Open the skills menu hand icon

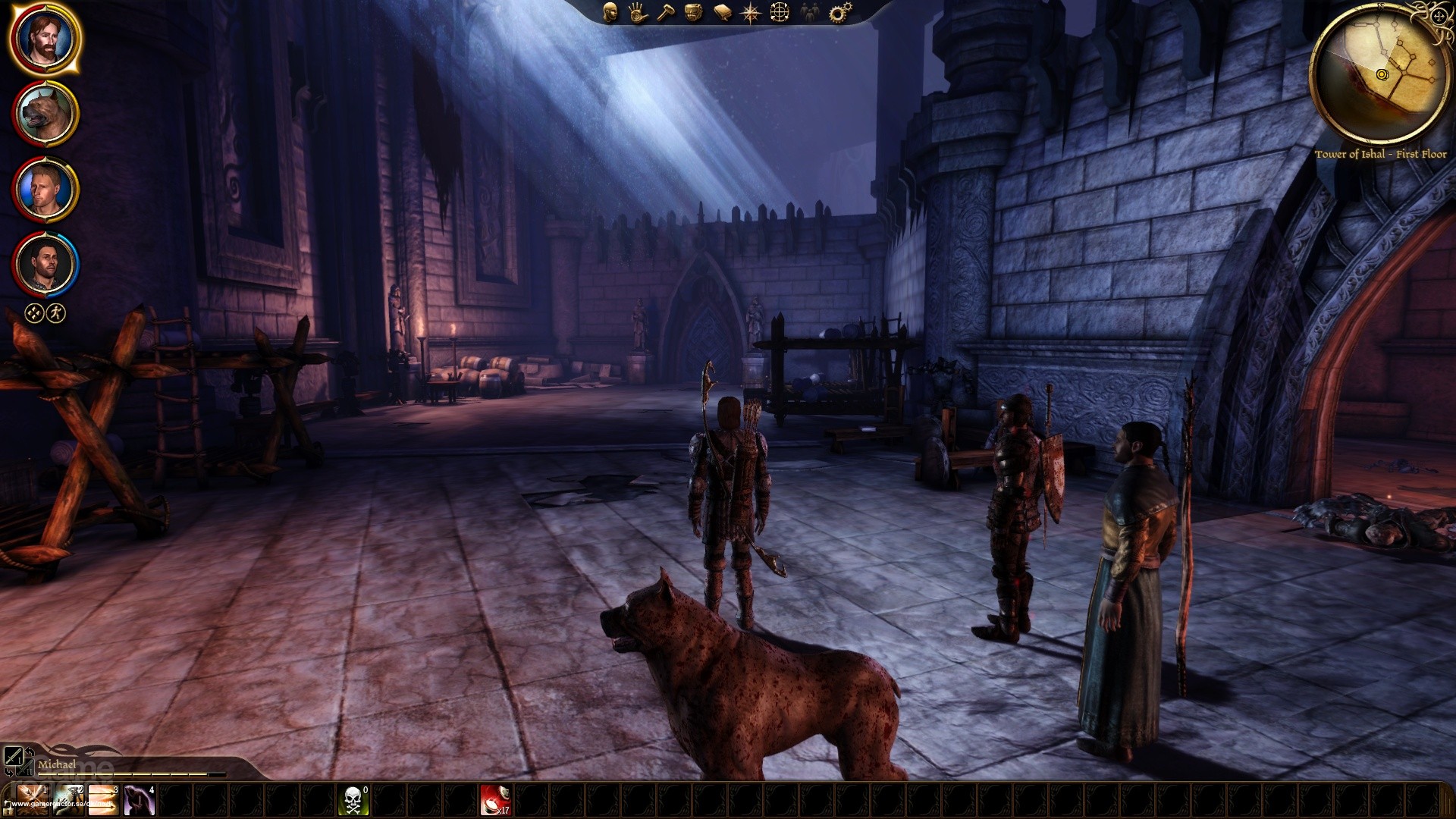[637, 12]
